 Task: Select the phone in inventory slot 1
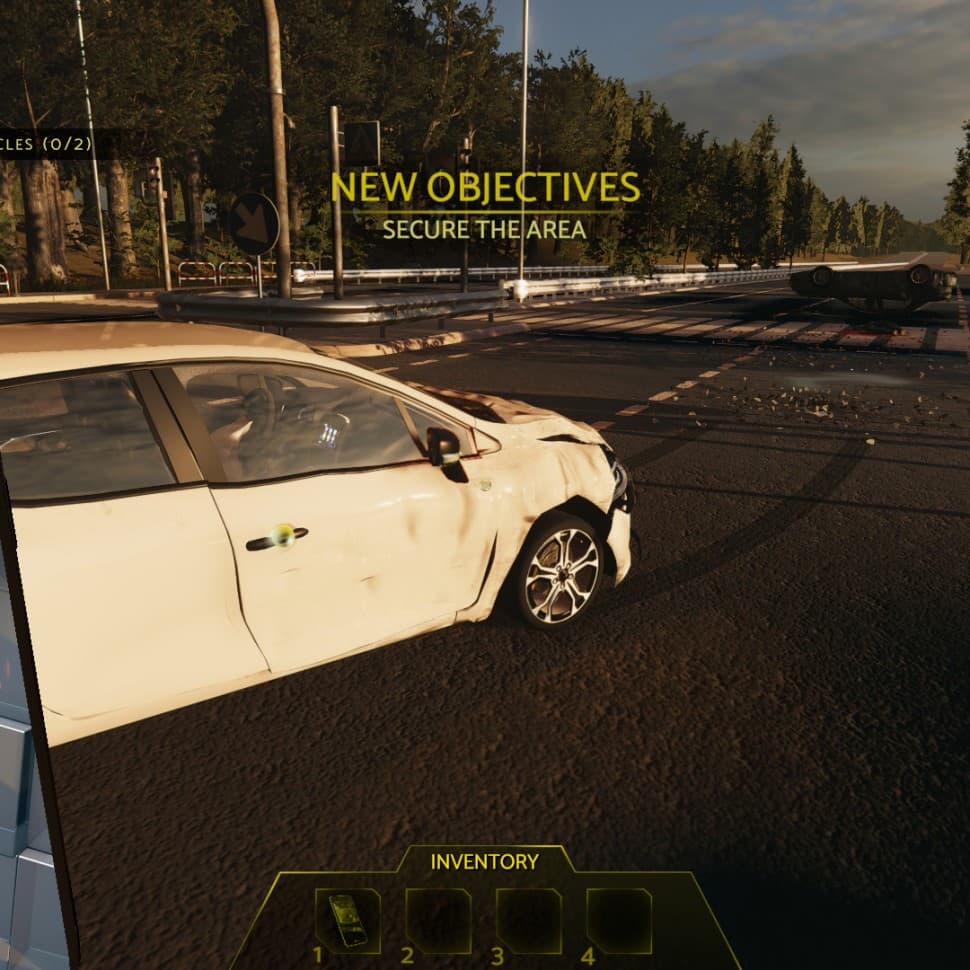pos(347,920)
